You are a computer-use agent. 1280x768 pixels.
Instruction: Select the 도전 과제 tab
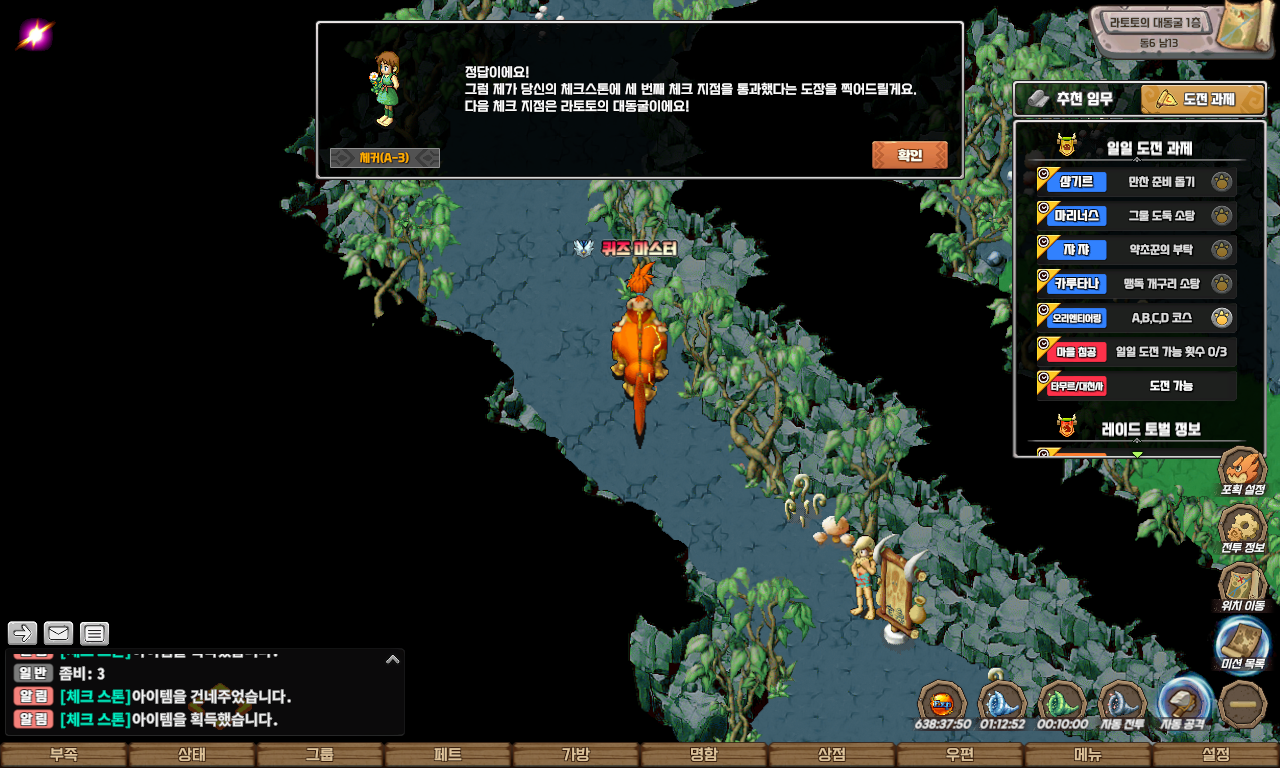pyautogui.click(x=1202, y=99)
